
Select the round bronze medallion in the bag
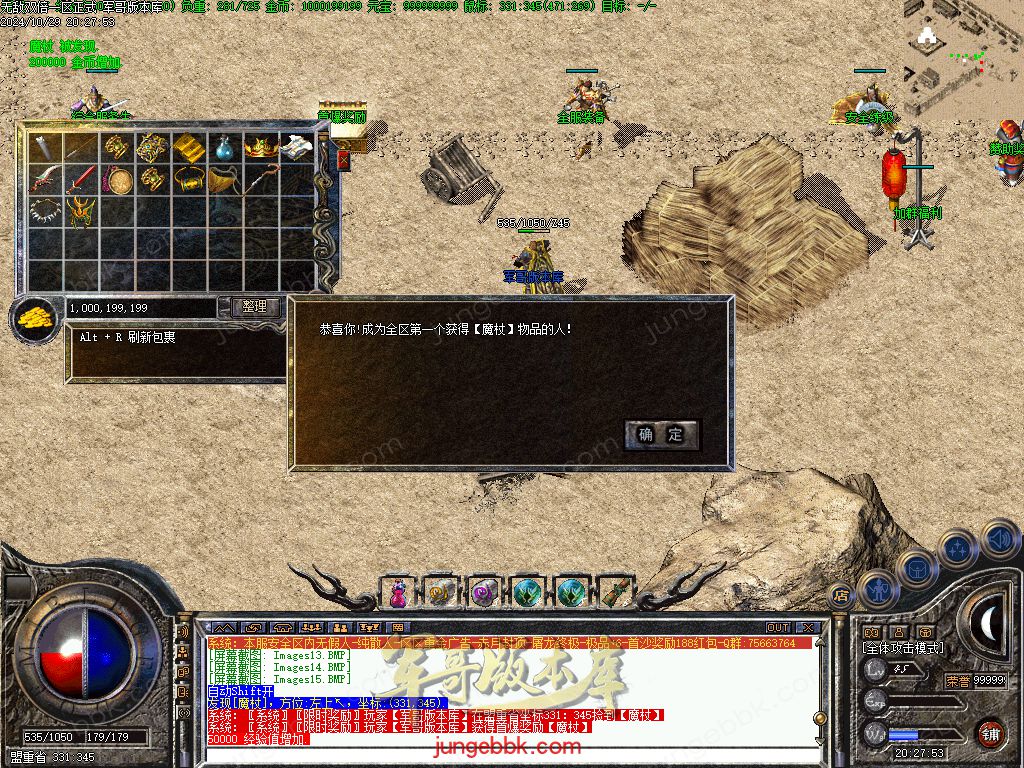pyautogui.click(x=119, y=181)
